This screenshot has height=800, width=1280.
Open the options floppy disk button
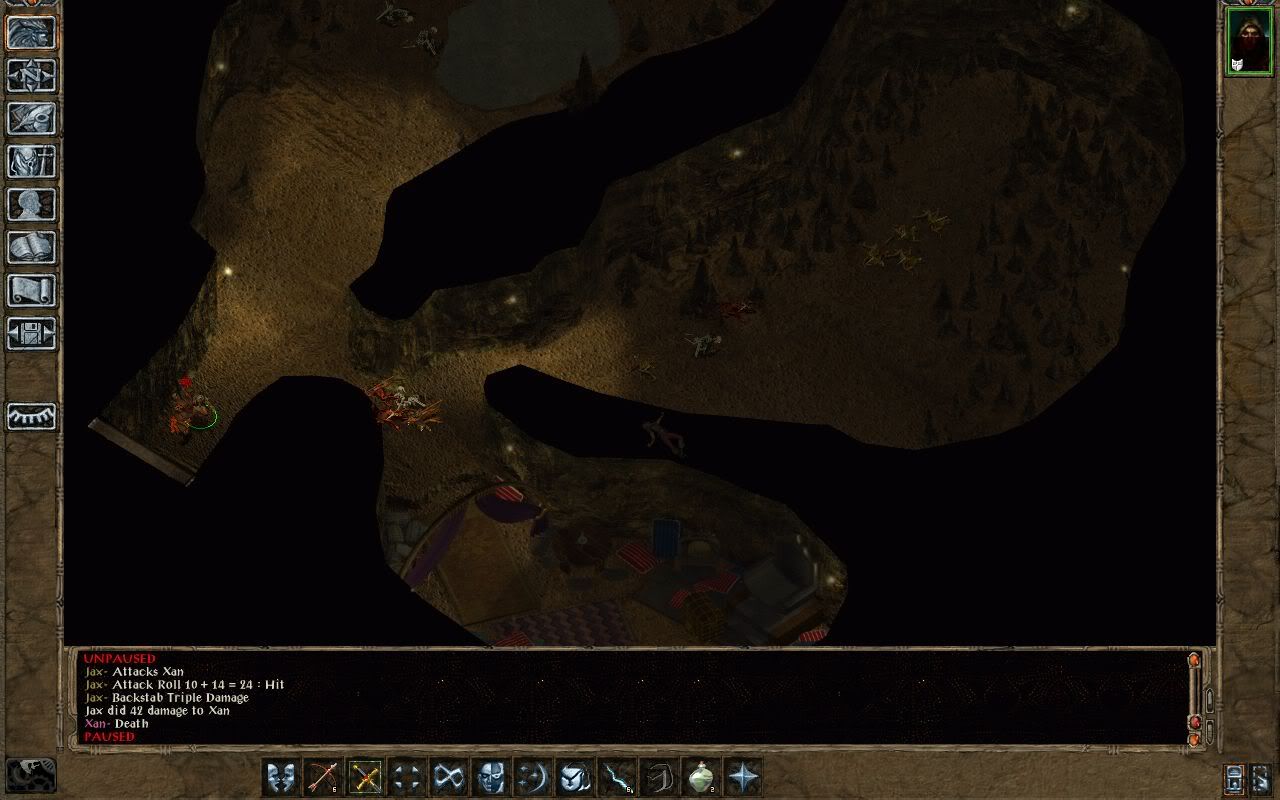coord(31,333)
